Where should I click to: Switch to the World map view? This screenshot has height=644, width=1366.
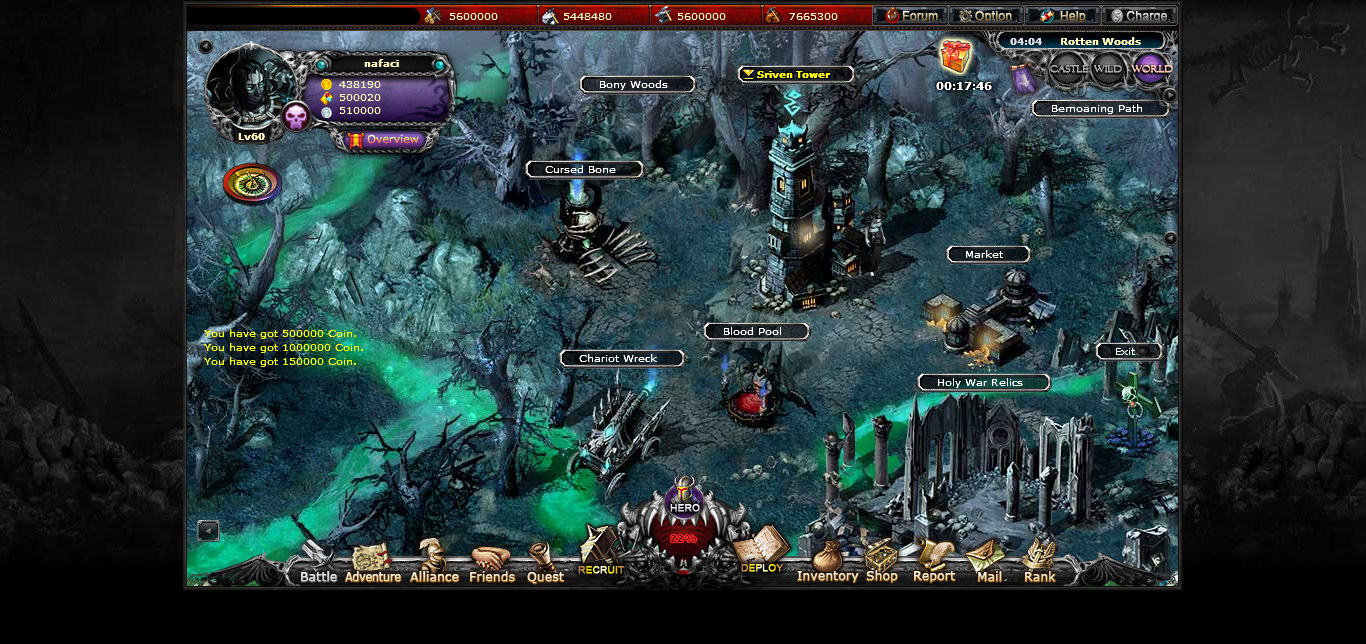click(1151, 69)
